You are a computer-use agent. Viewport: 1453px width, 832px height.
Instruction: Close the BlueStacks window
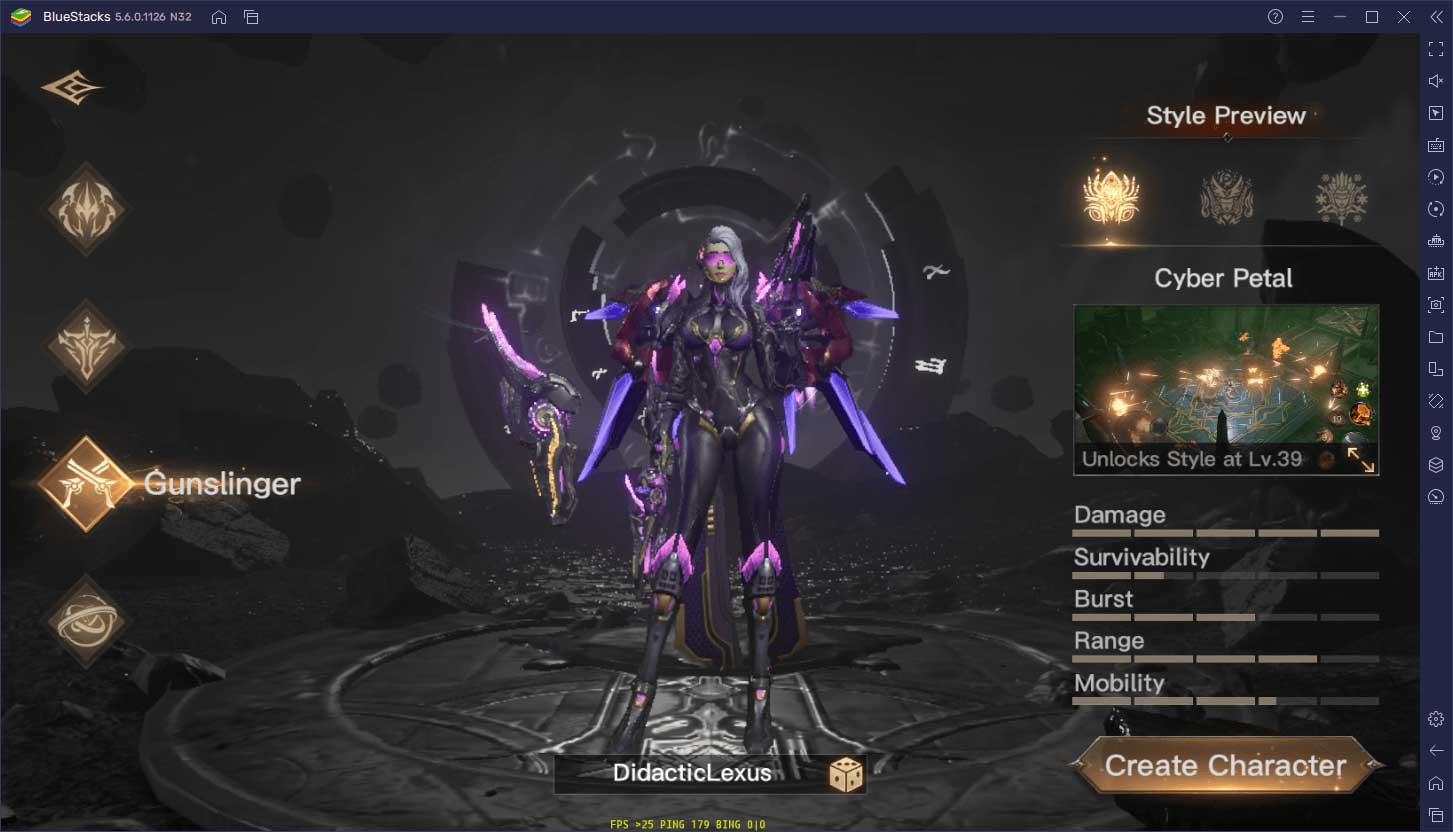(1404, 17)
